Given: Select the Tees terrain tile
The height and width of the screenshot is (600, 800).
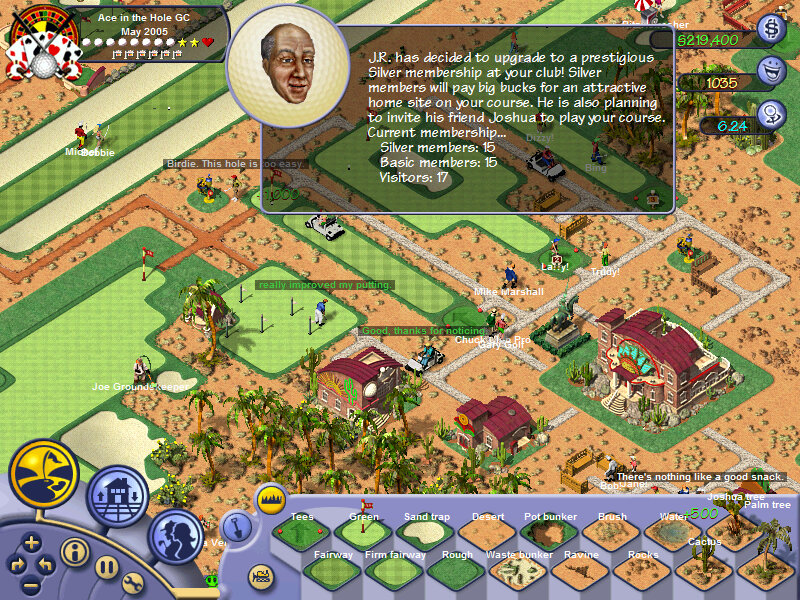Looking at the screenshot, I should click(302, 532).
